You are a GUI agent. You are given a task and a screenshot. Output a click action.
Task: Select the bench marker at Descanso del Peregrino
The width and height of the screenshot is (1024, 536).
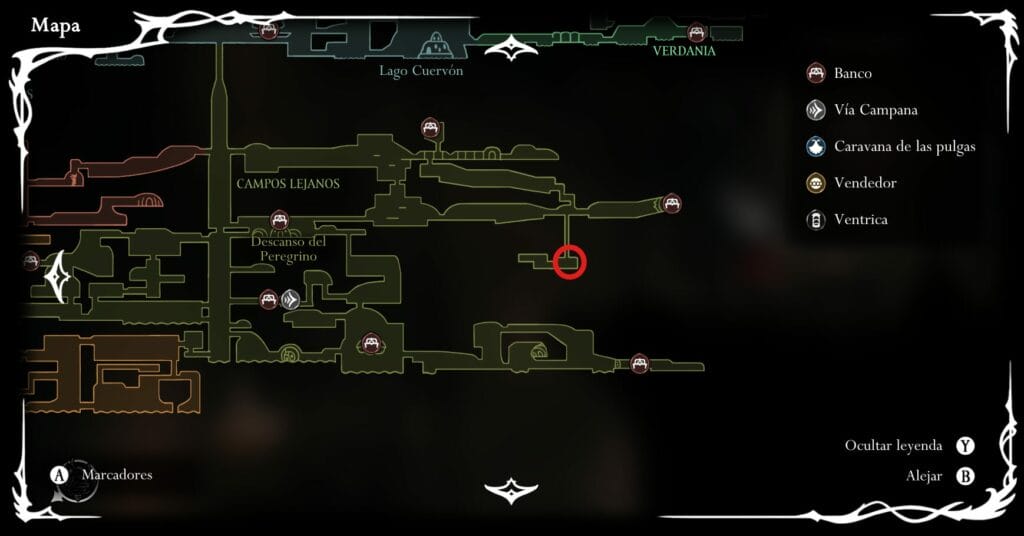point(280,219)
